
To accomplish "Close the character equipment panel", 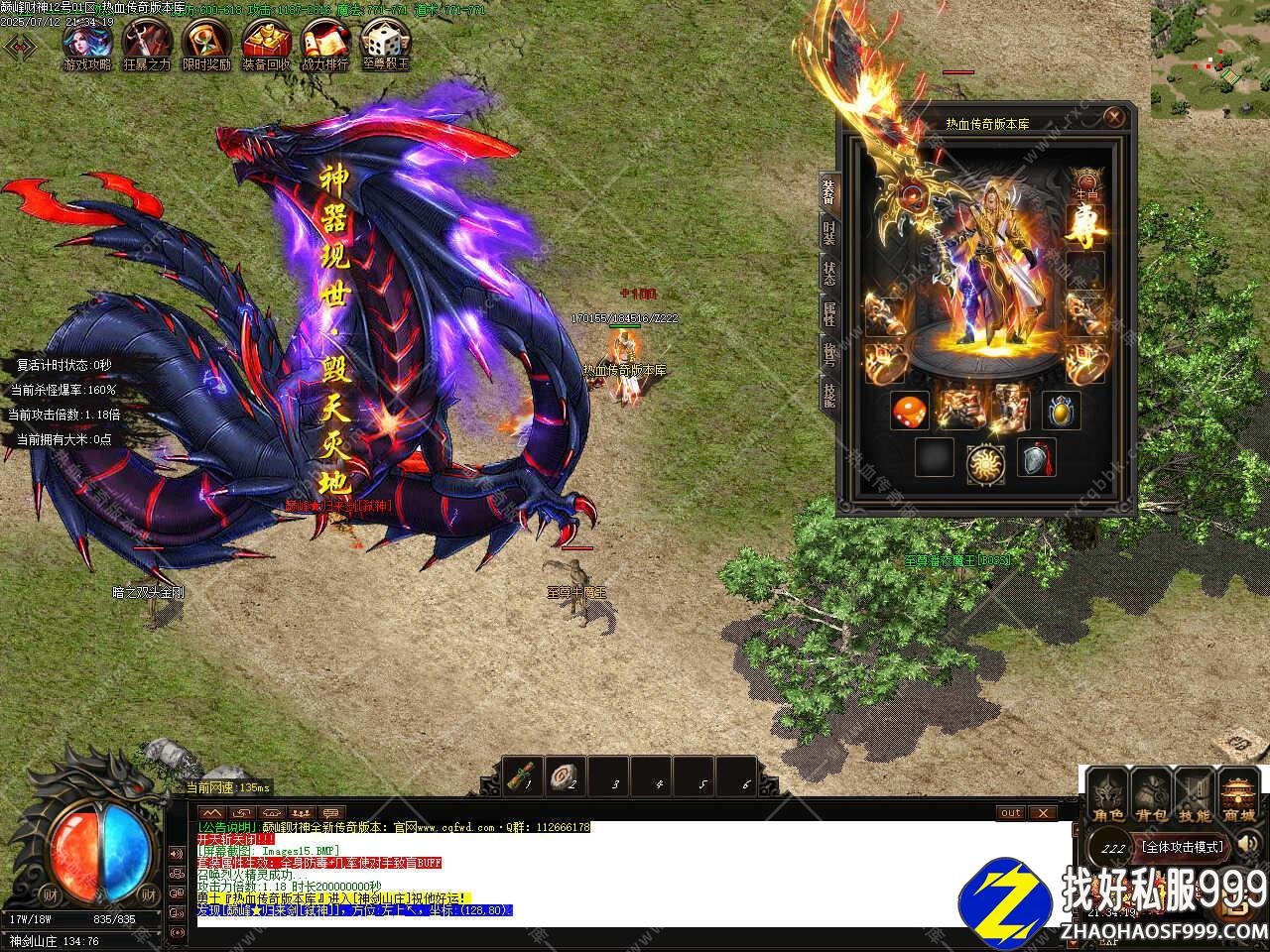I will tap(1115, 118).
